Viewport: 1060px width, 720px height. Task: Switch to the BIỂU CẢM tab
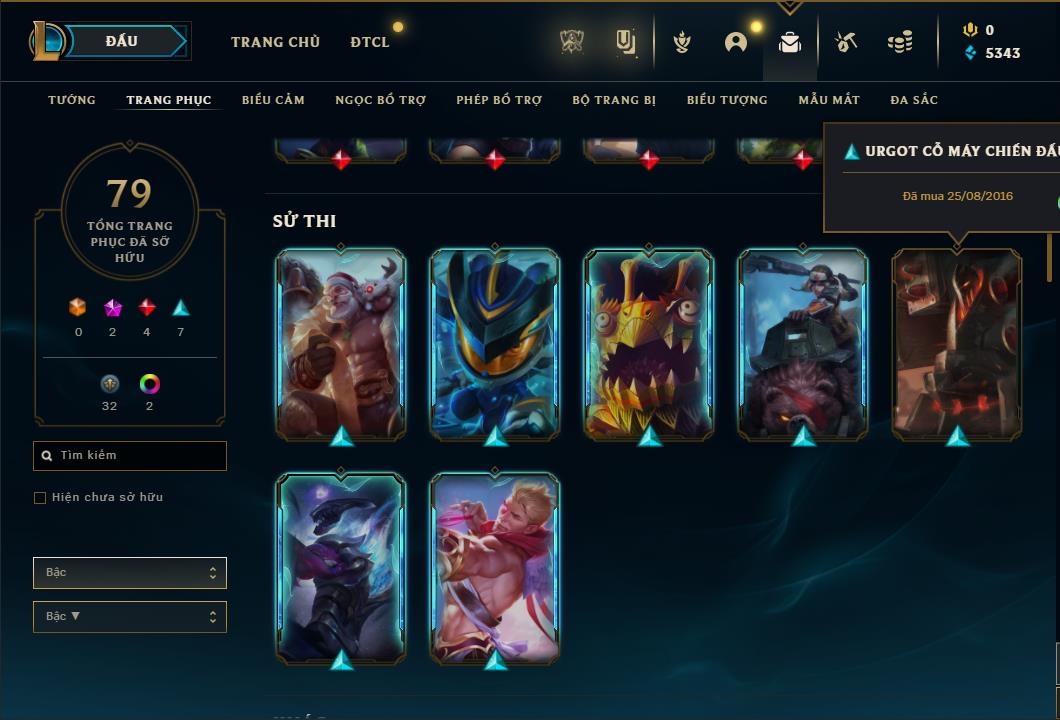pos(273,100)
